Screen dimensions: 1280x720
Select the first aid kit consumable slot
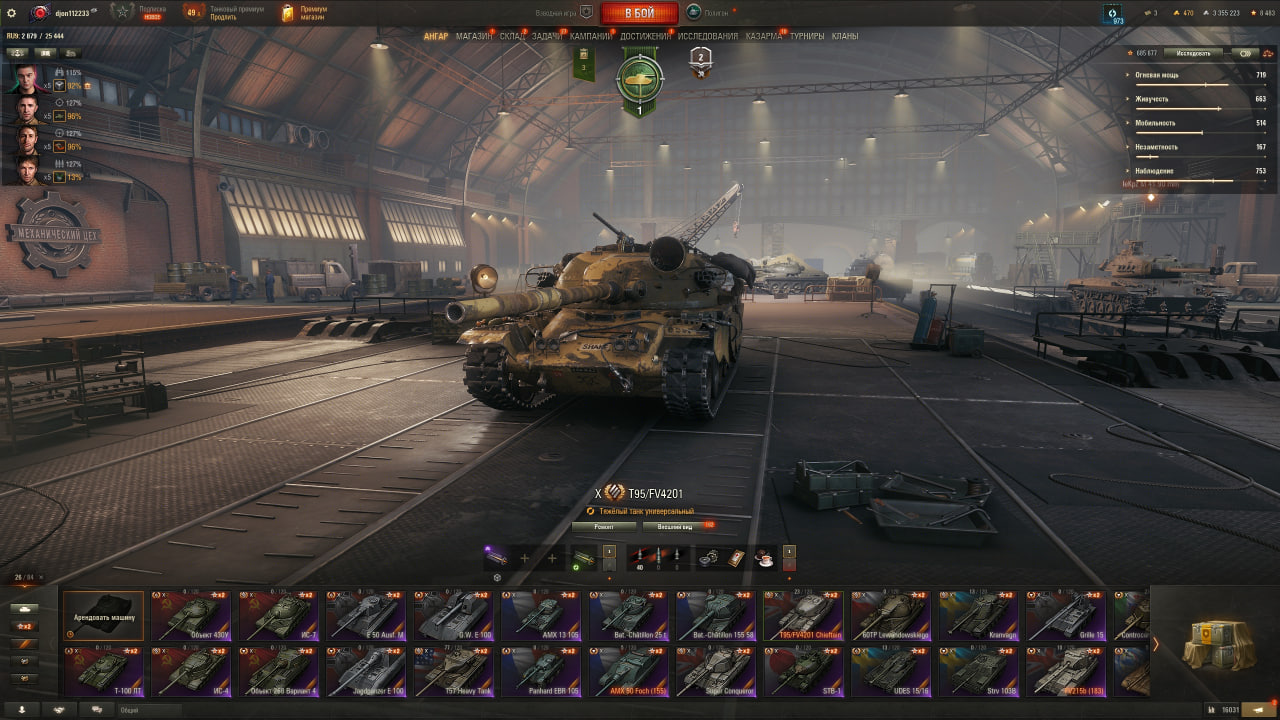click(x=735, y=557)
